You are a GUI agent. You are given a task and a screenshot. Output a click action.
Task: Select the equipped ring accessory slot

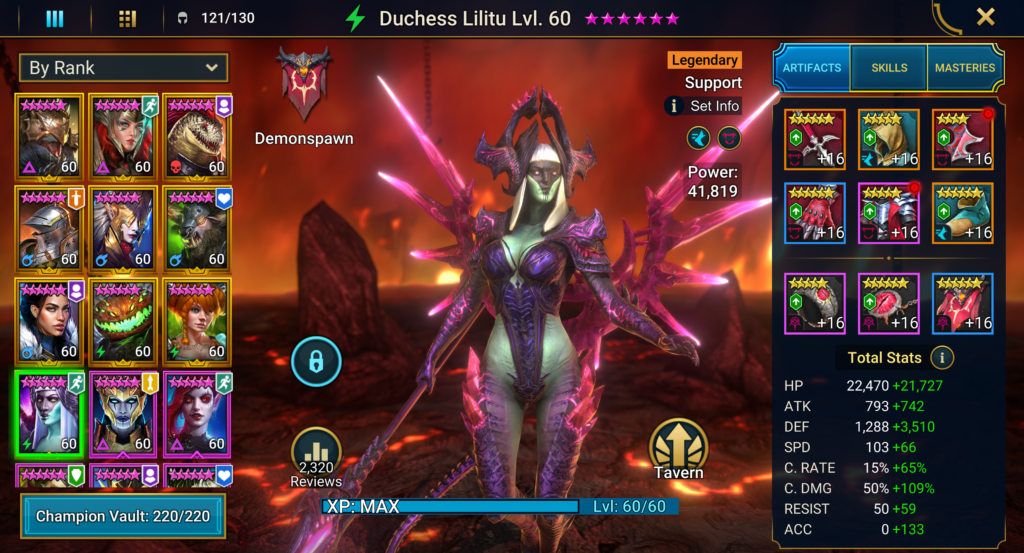(x=814, y=303)
